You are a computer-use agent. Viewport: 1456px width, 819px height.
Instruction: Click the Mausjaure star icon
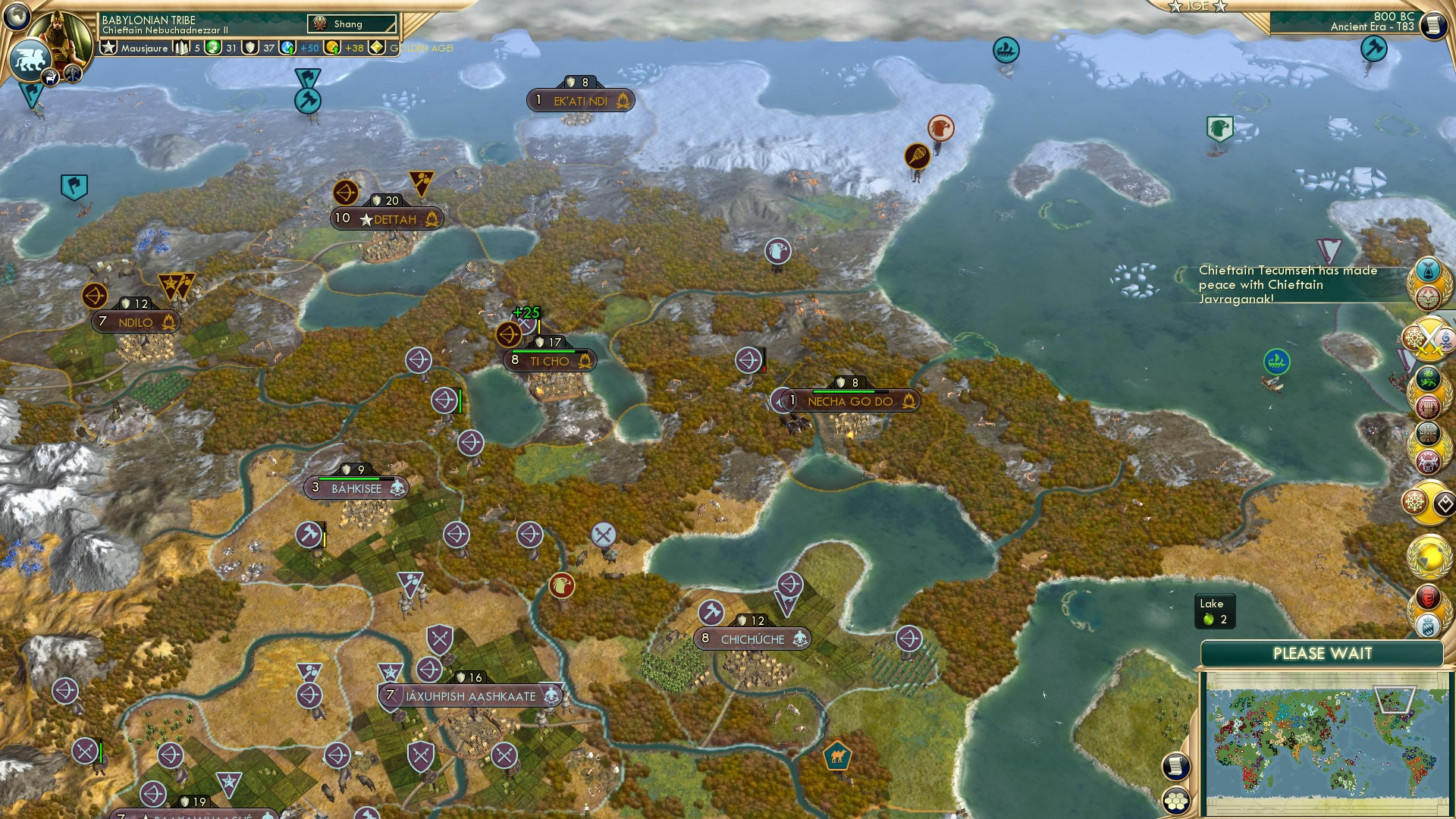click(109, 47)
